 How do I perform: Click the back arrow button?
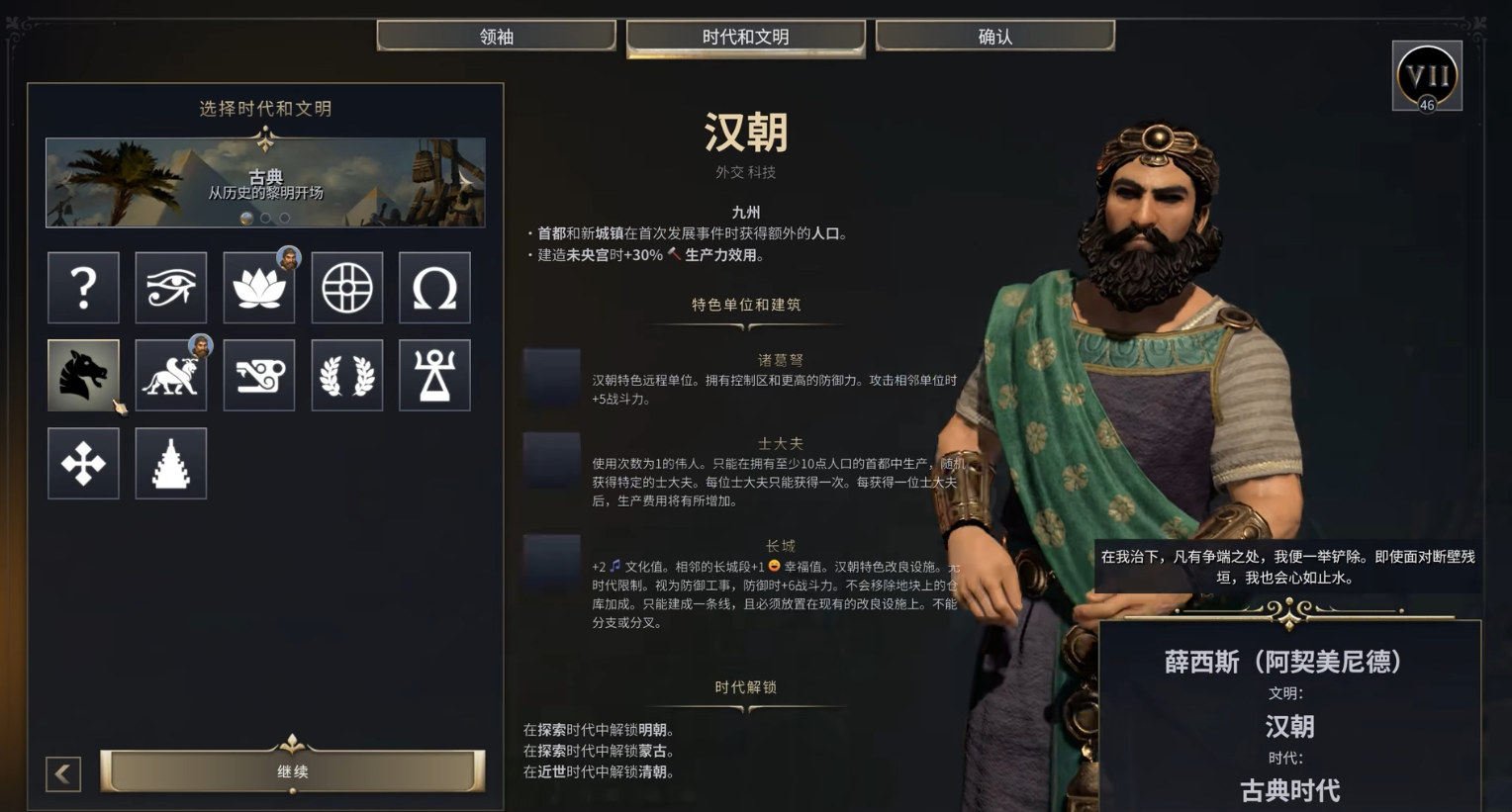[62, 773]
